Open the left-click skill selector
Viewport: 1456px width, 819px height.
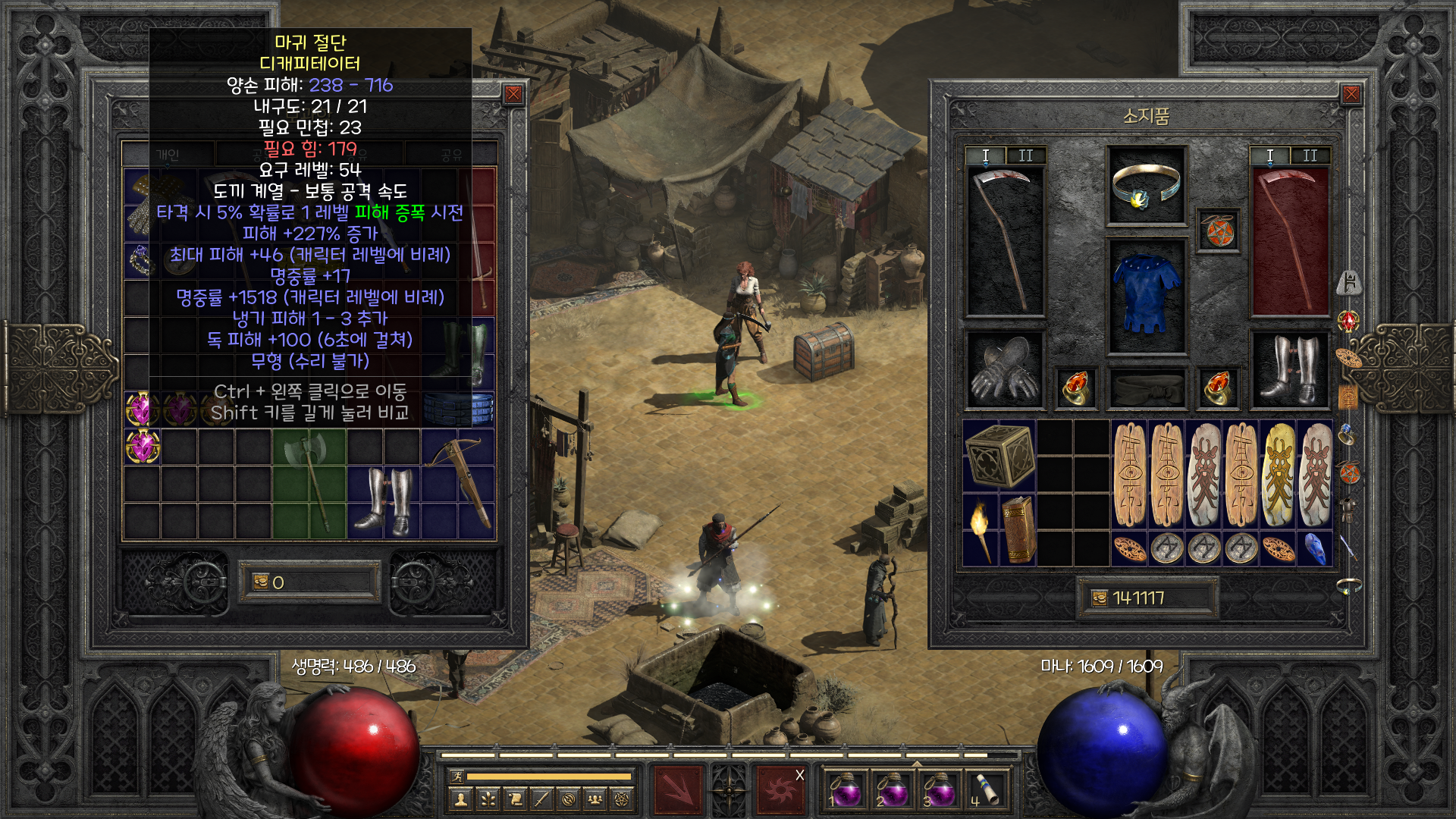(679, 790)
